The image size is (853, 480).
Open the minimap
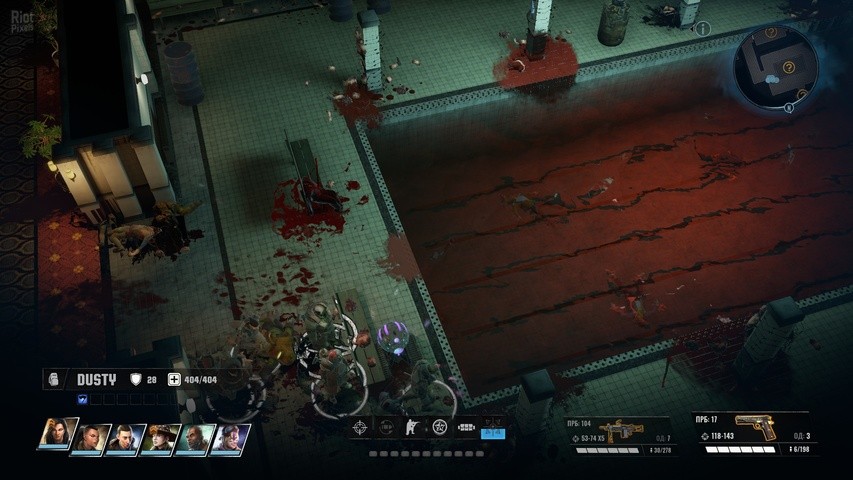click(x=775, y=65)
